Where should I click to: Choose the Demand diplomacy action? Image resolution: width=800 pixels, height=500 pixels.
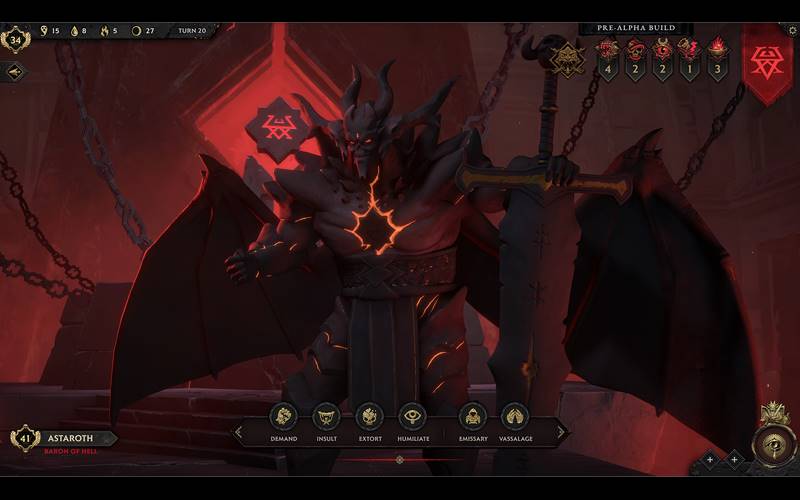284,417
